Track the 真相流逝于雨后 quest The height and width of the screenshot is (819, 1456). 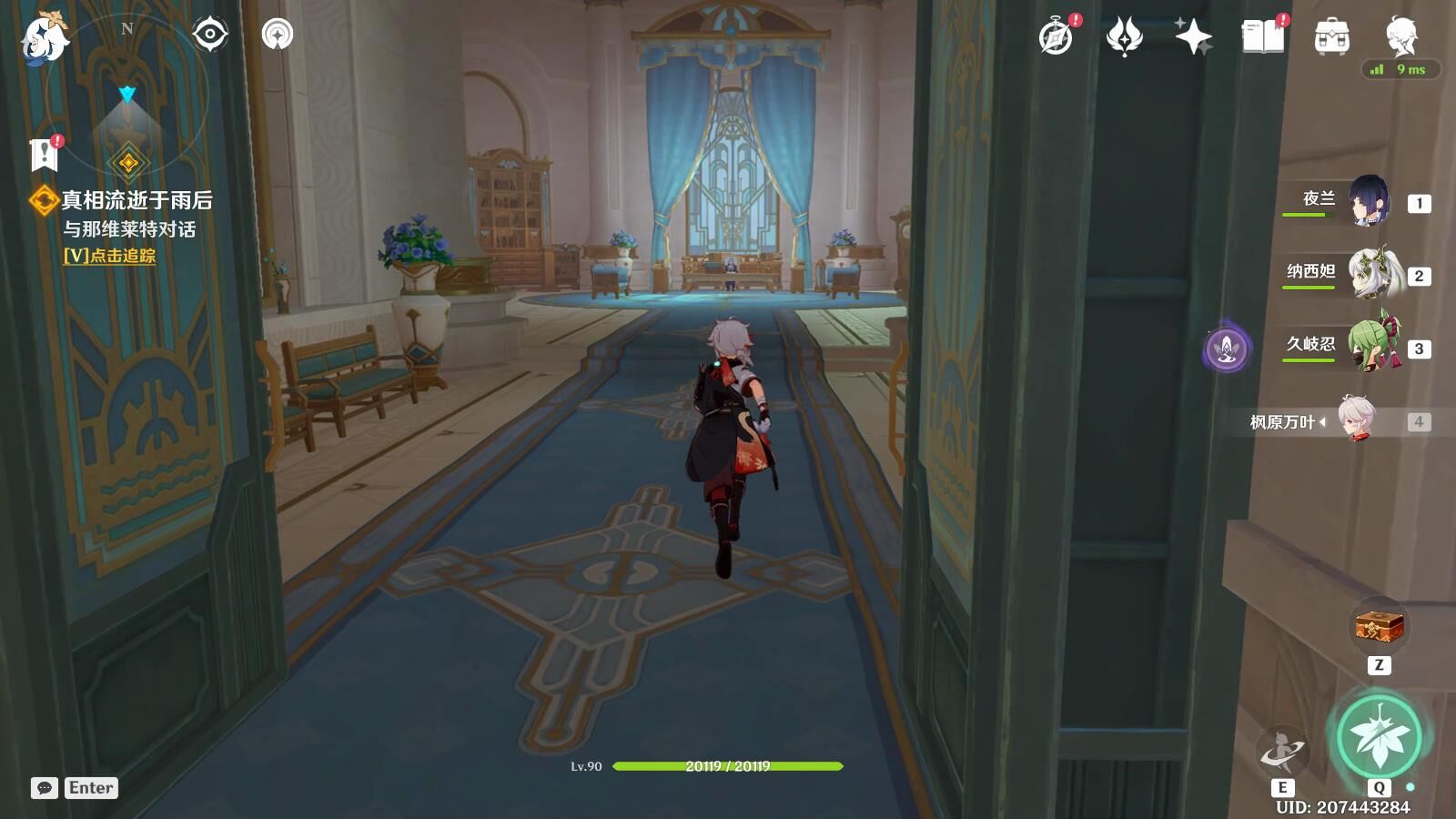coord(109,256)
